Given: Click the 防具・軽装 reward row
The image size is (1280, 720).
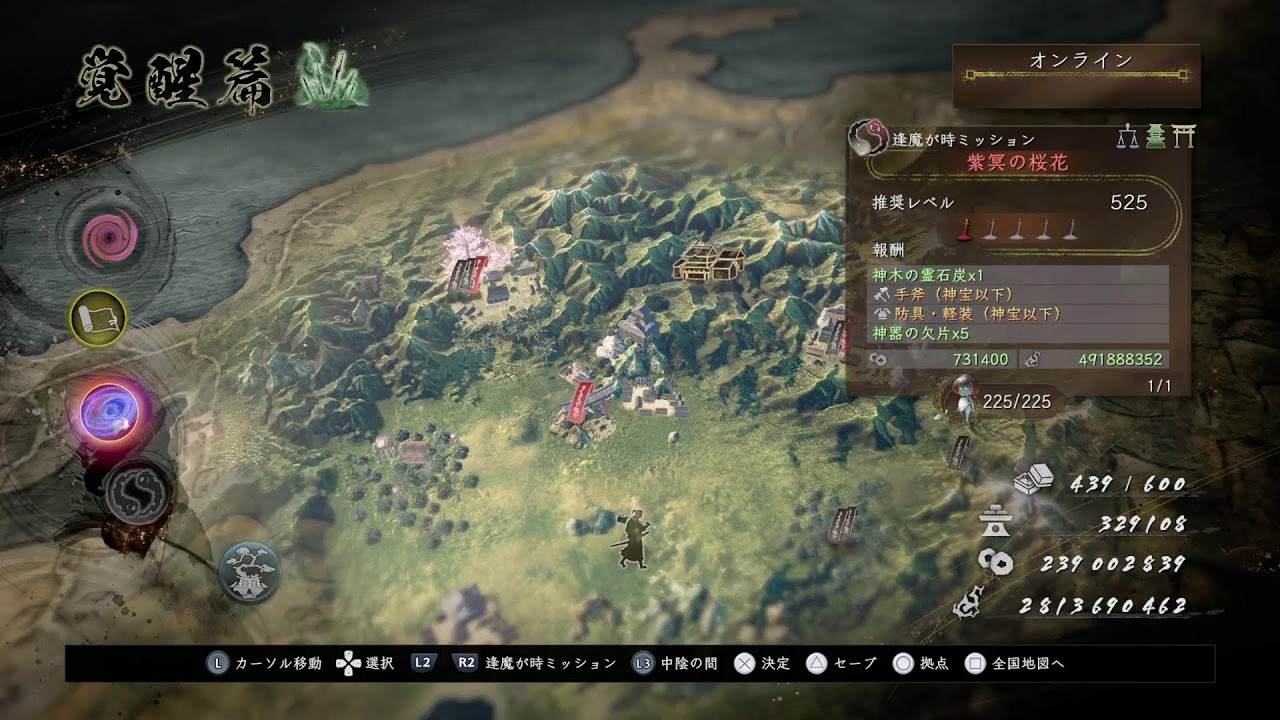Looking at the screenshot, I should click(1017, 313).
